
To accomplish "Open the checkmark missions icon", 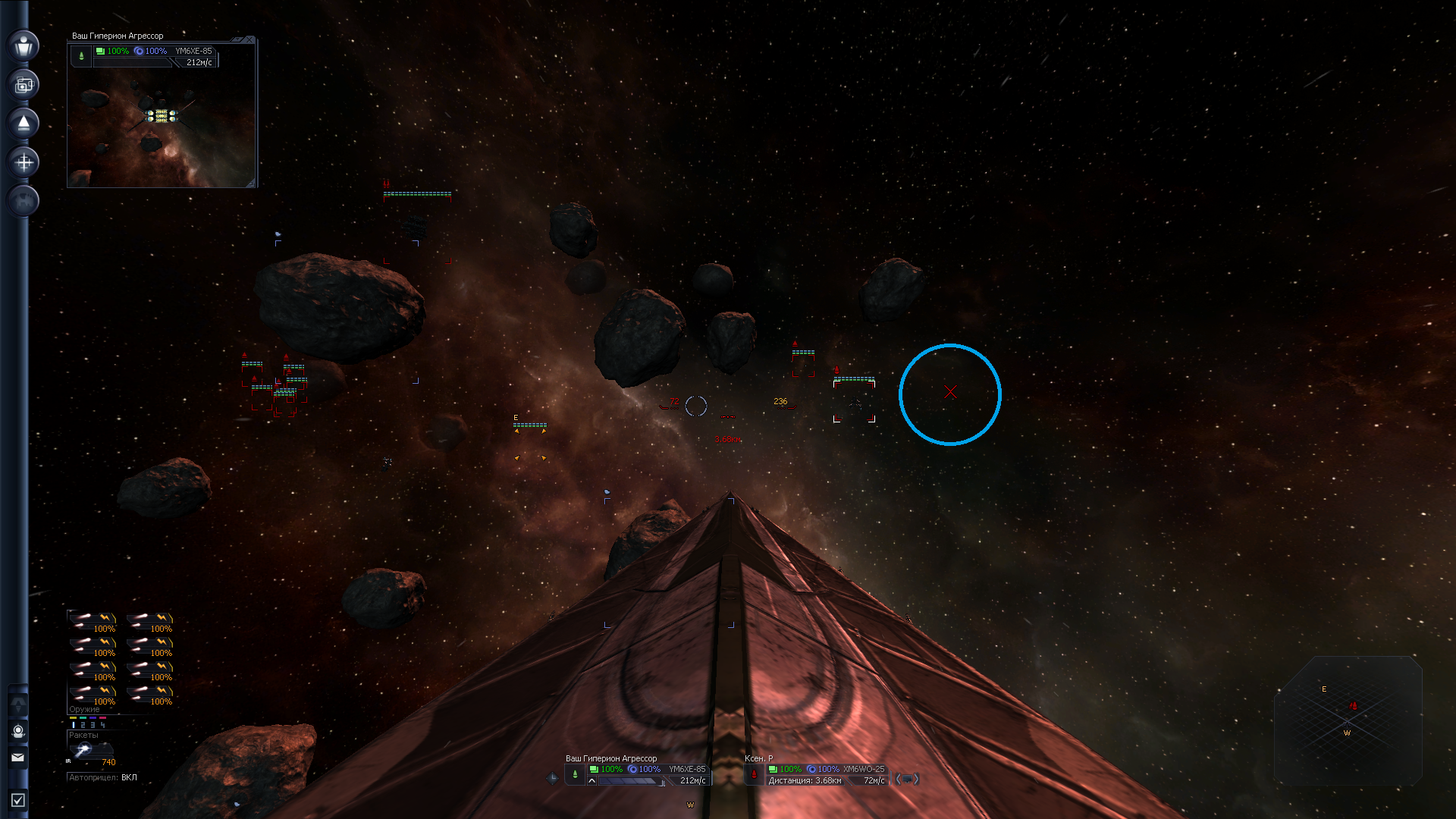I will 18,800.
